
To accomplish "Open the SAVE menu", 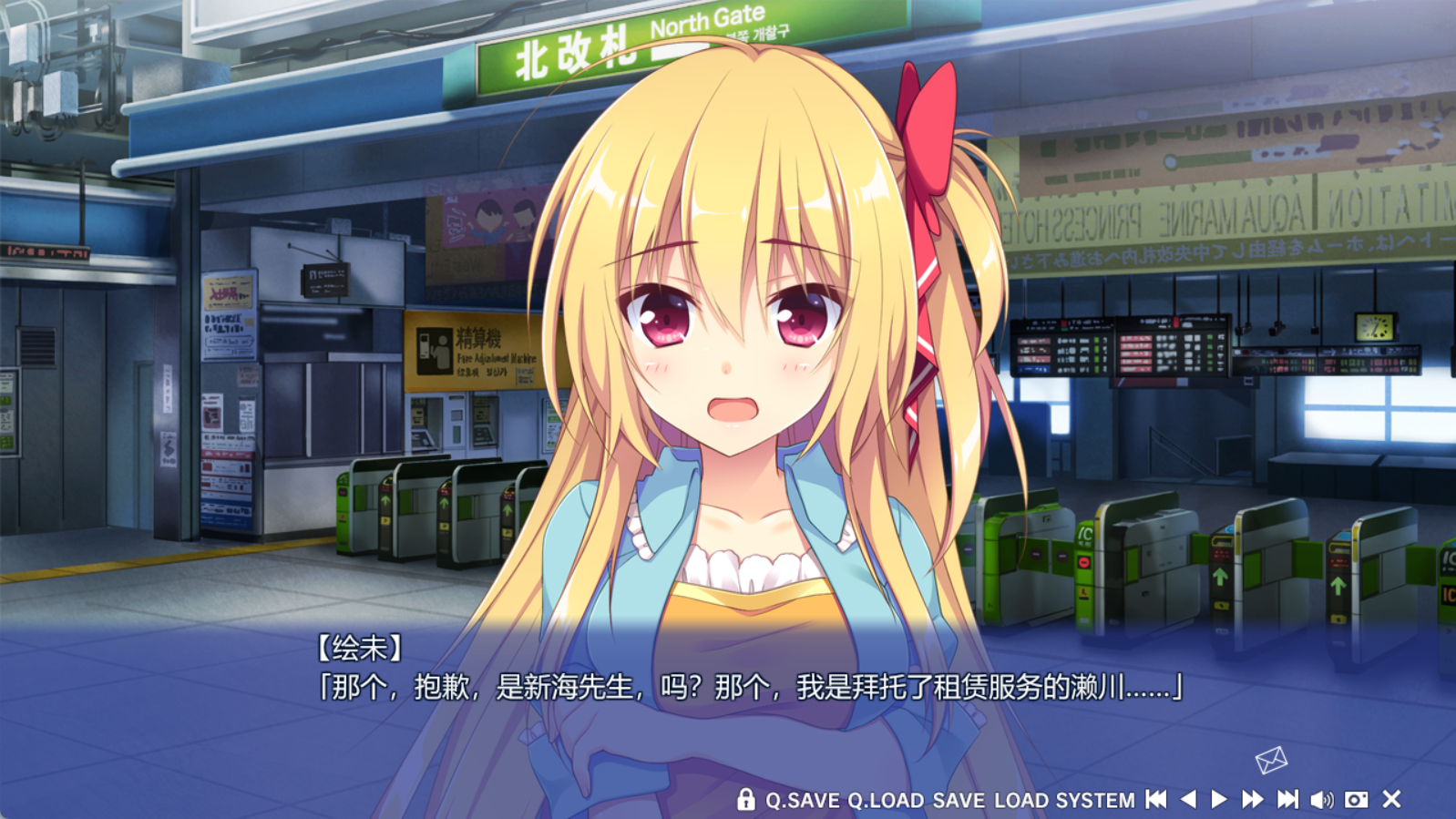I will (959, 801).
